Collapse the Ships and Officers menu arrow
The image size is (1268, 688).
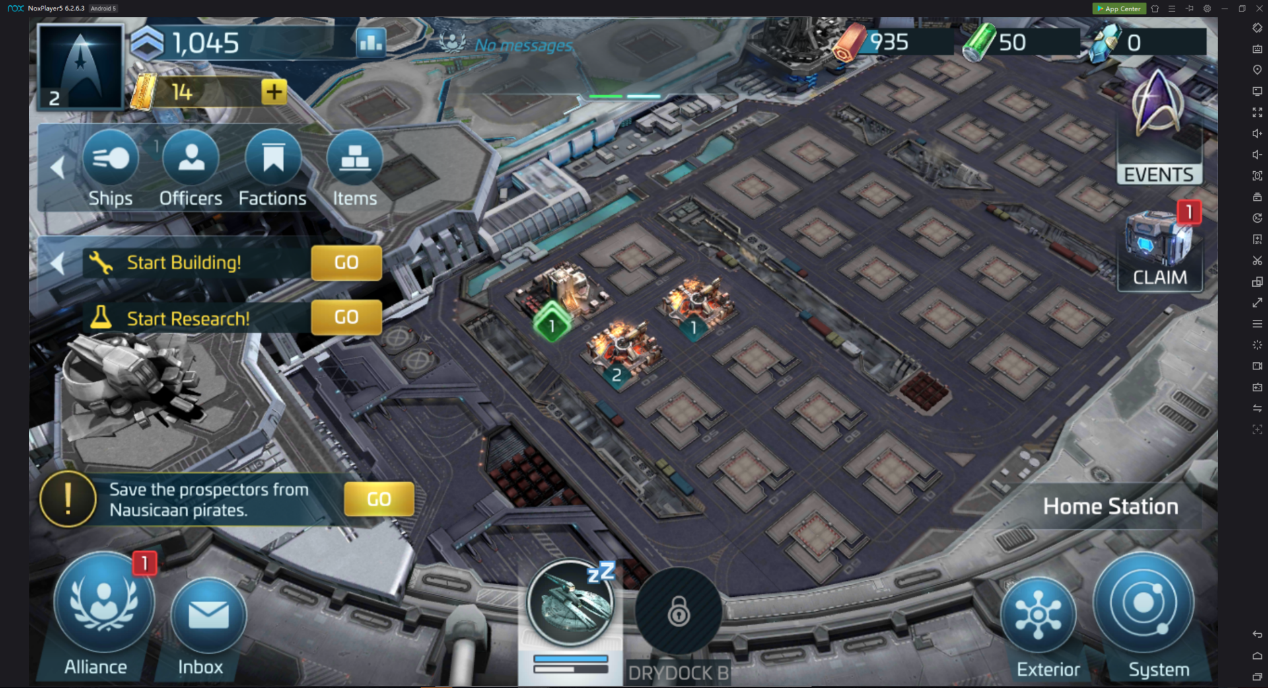coord(57,167)
